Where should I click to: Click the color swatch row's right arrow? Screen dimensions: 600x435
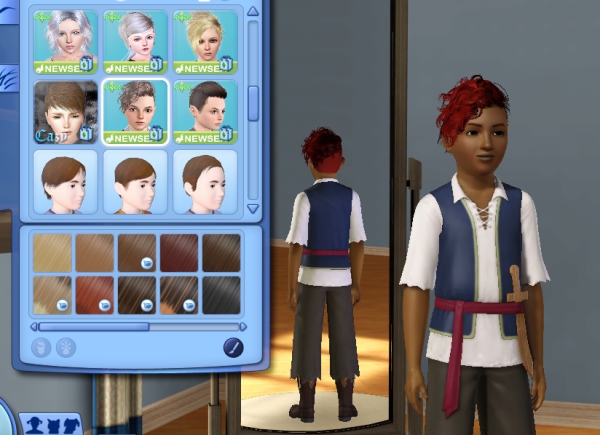click(x=245, y=326)
